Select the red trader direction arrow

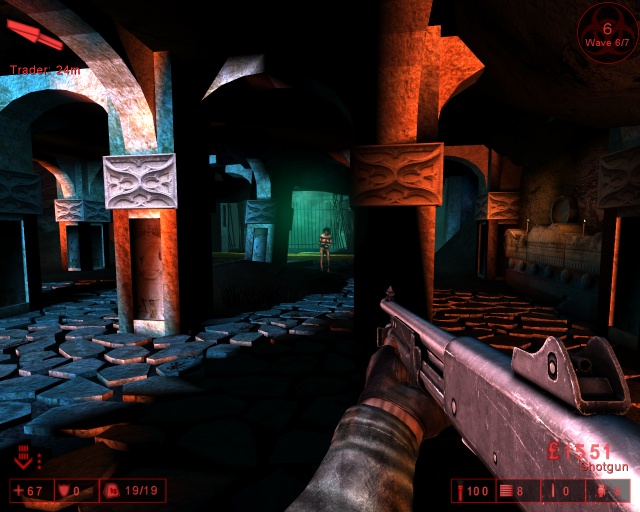(36, 36)
